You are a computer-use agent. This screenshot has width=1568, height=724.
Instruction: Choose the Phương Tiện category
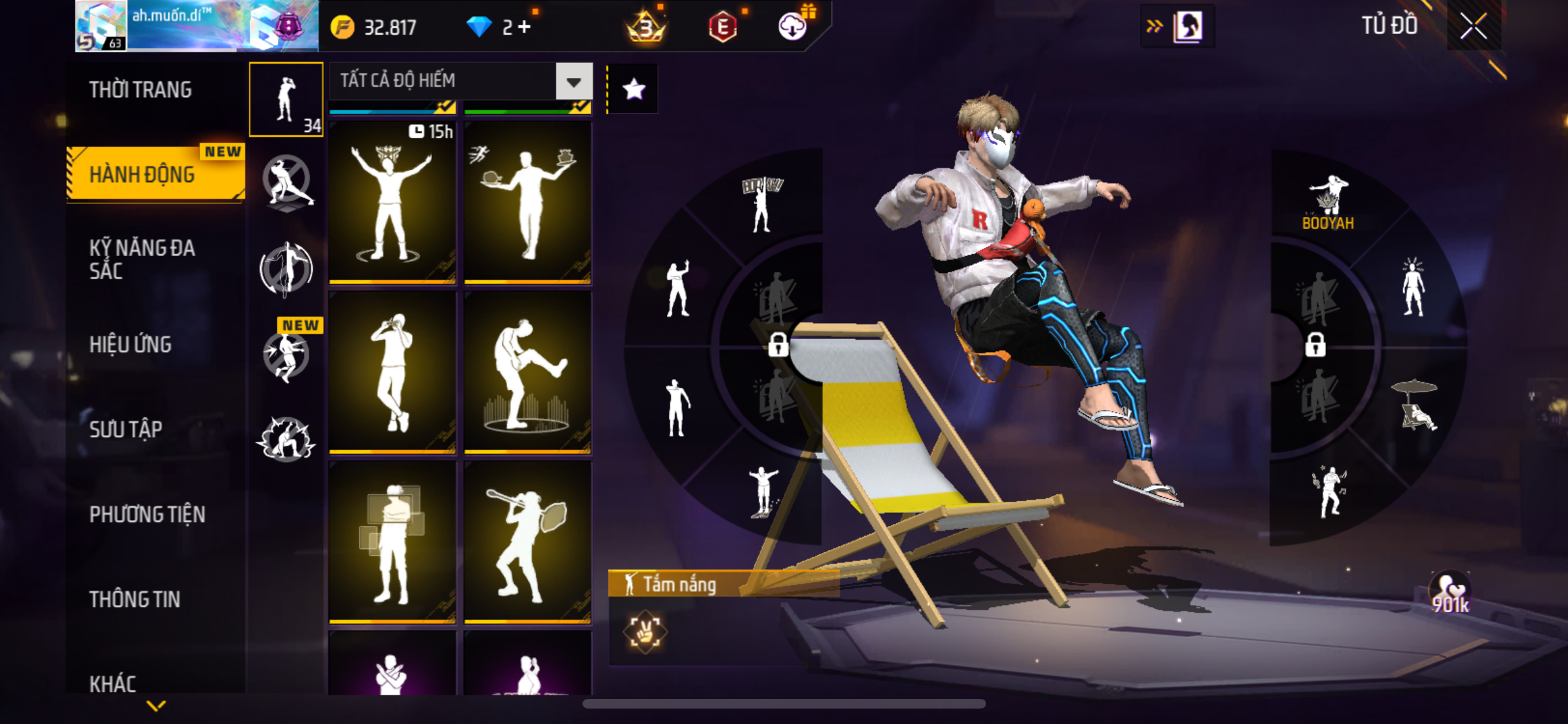pyautogui.click(x=147, y=514)
